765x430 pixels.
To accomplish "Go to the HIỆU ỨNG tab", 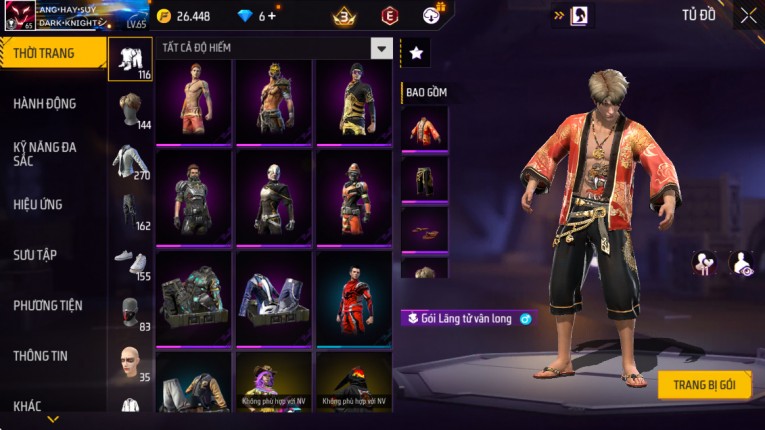I will (x=38, y=204).
